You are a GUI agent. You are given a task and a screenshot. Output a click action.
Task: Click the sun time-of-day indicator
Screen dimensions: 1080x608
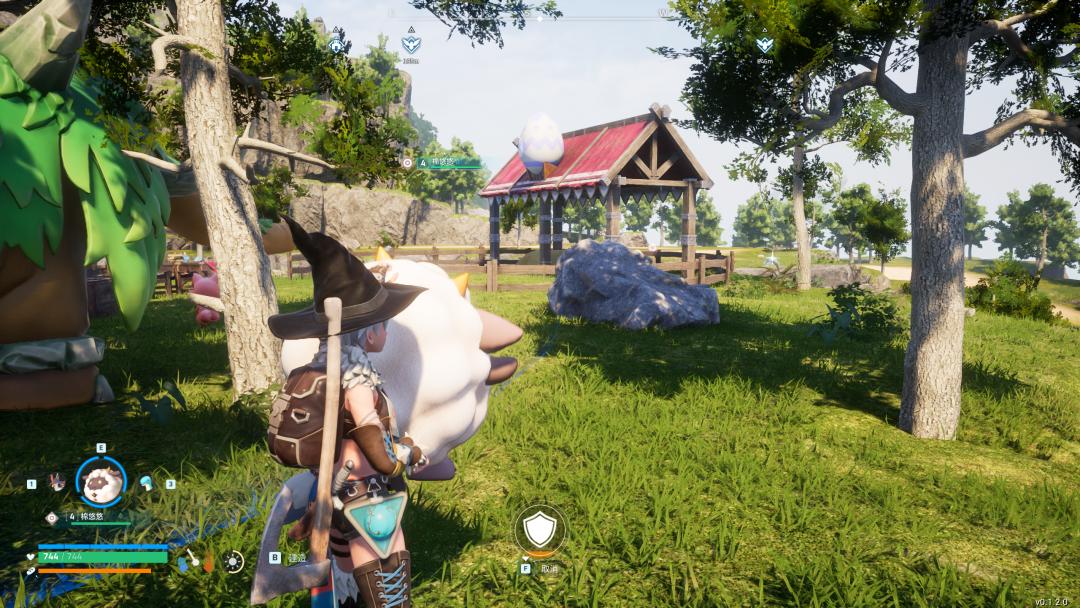click(x=234, y=561)
